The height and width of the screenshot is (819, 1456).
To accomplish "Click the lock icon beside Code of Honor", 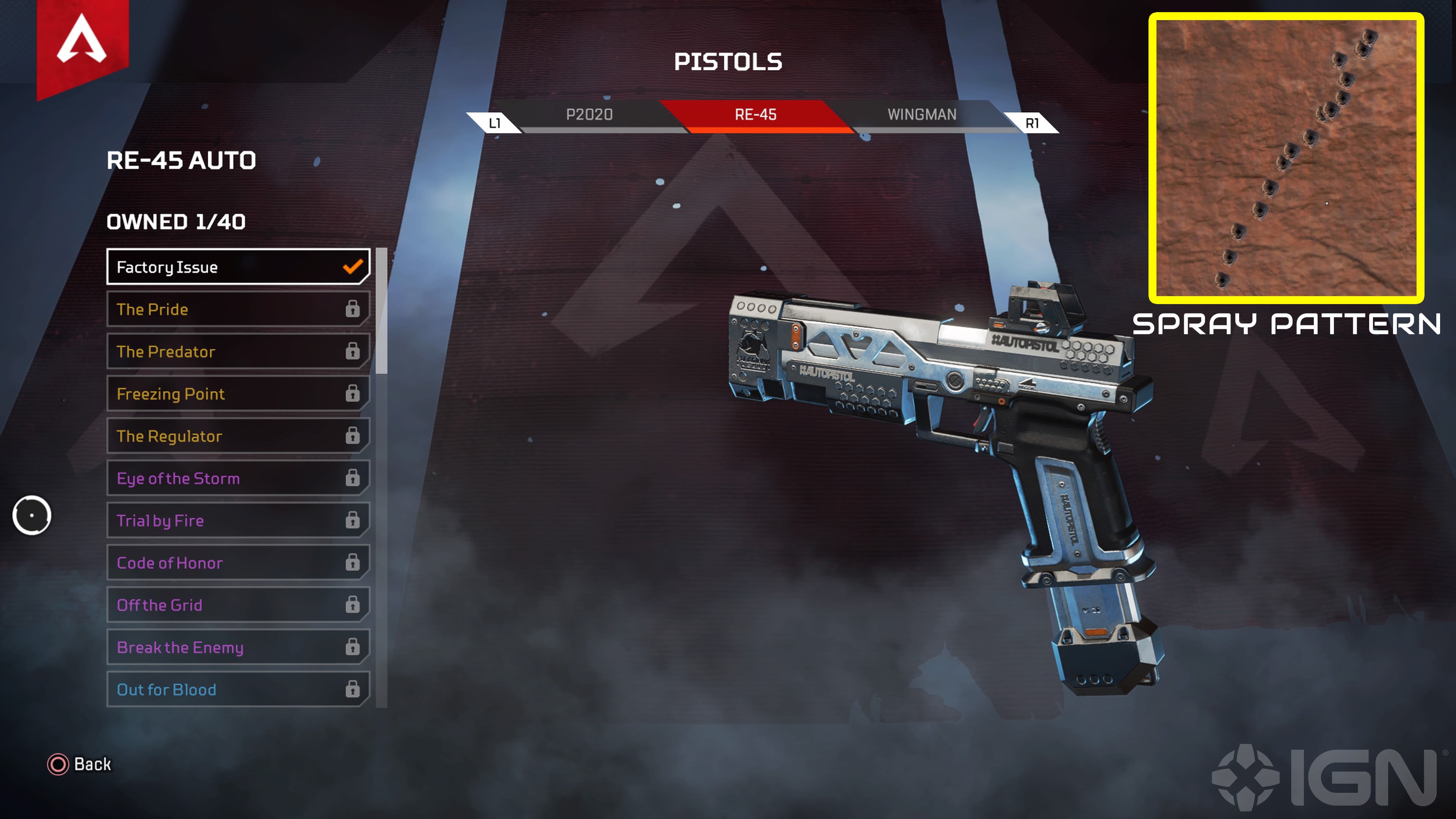I will 353,563.
